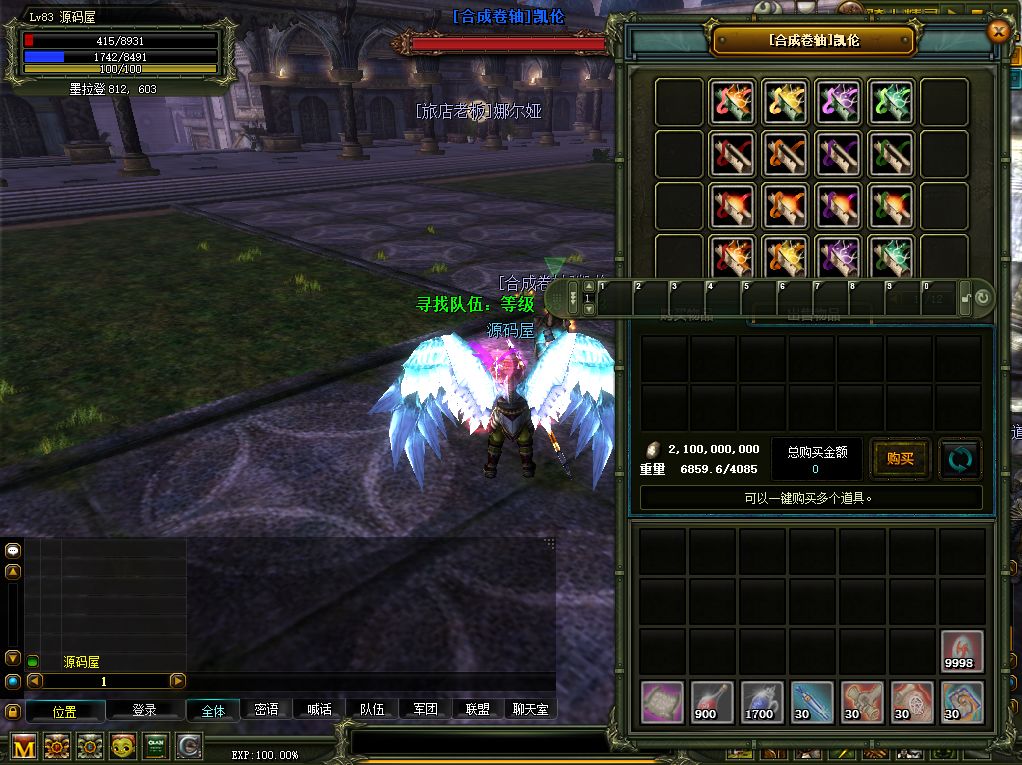Close the 合成卷轴 shop window

pos(997,31)
